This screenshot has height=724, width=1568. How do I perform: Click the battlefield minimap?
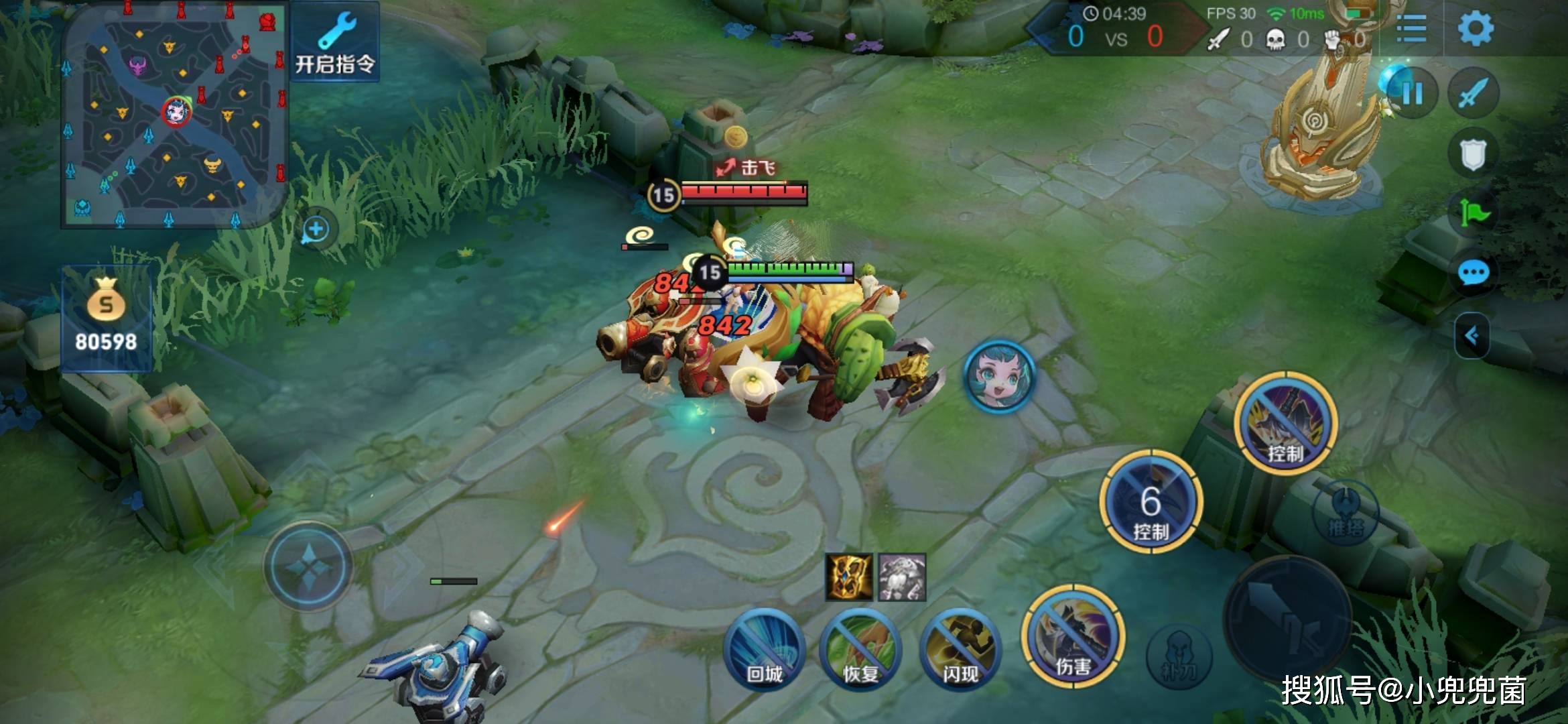click(x=173, y=115)
